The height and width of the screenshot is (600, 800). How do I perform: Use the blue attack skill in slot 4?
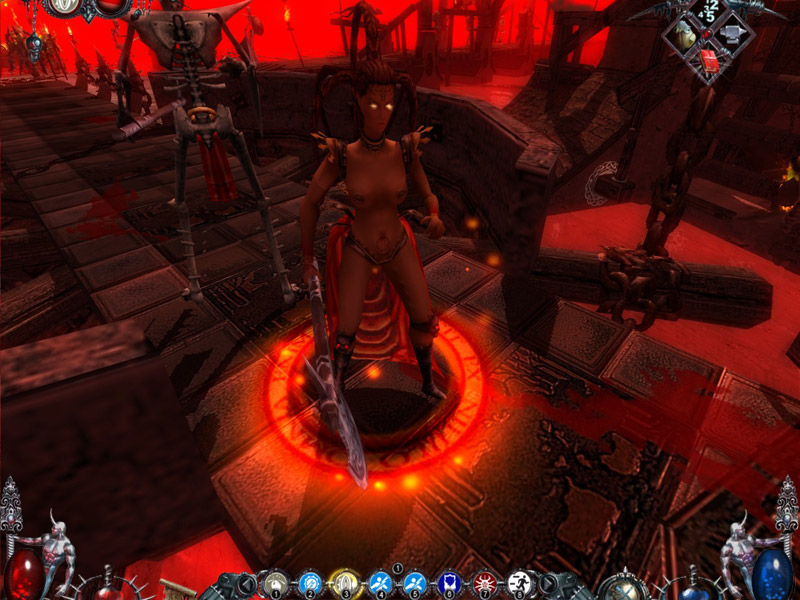click(380, 581)
